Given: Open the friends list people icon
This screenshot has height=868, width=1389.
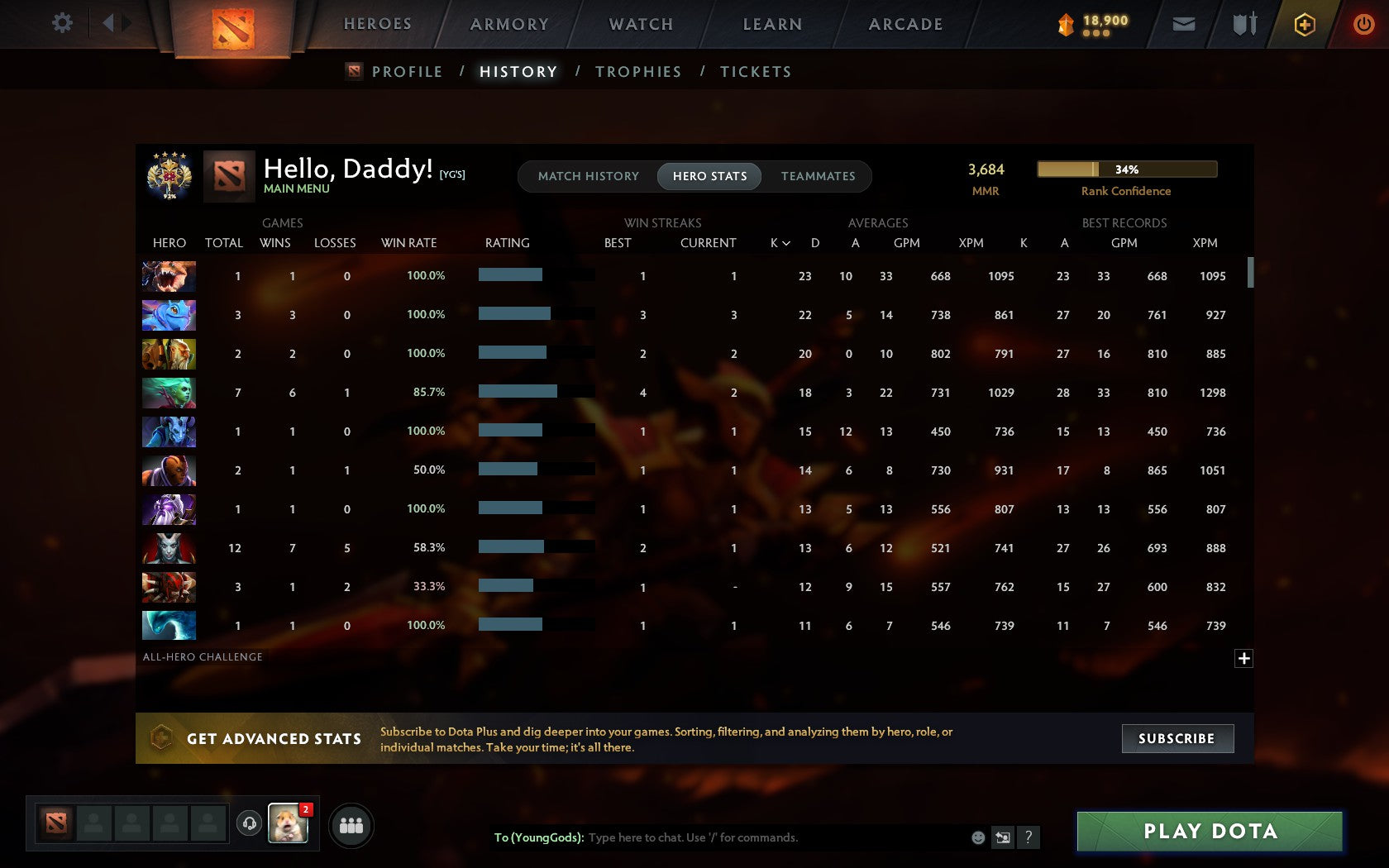Looking at the screenshot, I should [351, 824].
